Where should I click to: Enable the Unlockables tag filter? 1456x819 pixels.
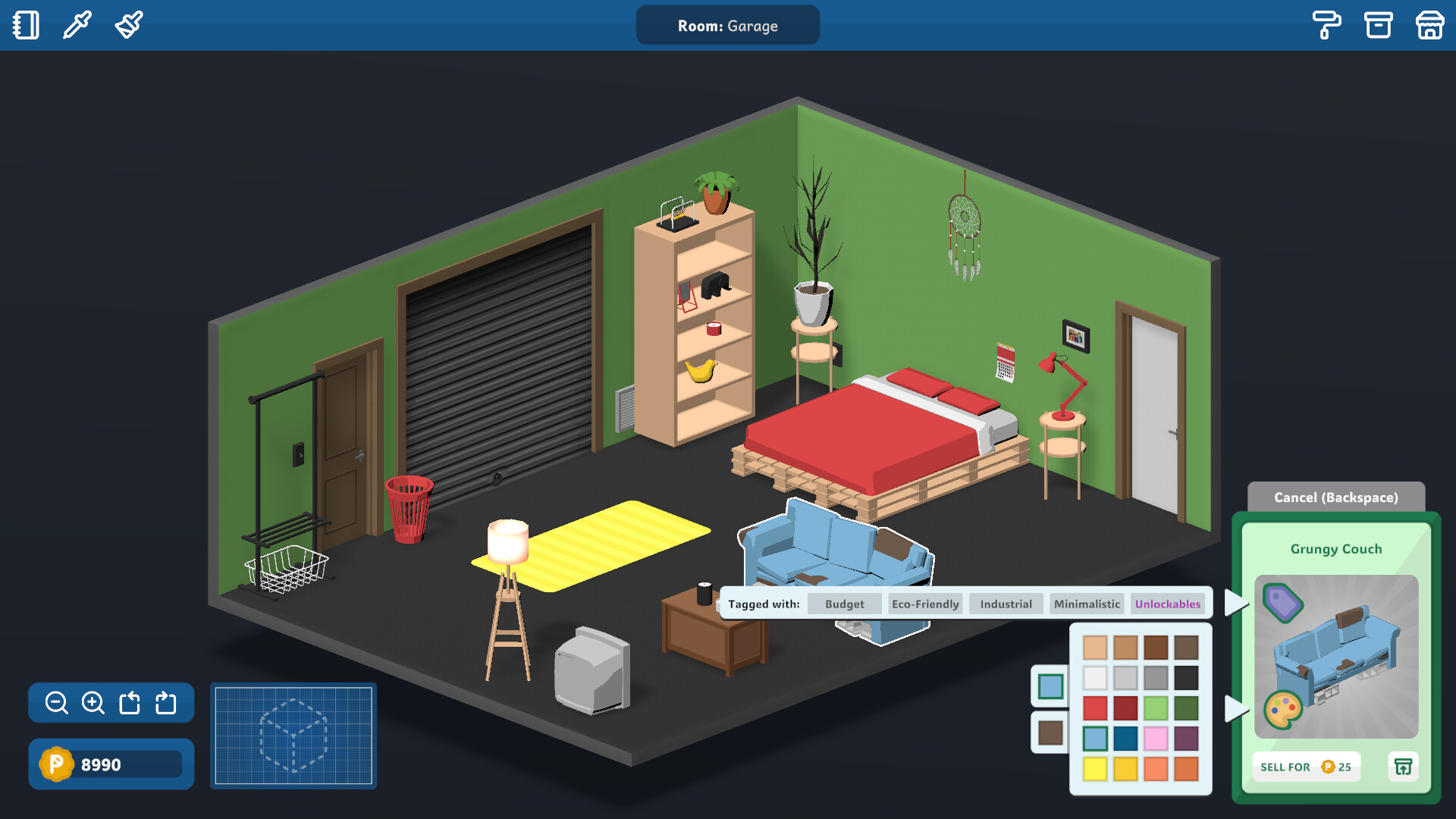(x=1168, y=604)
